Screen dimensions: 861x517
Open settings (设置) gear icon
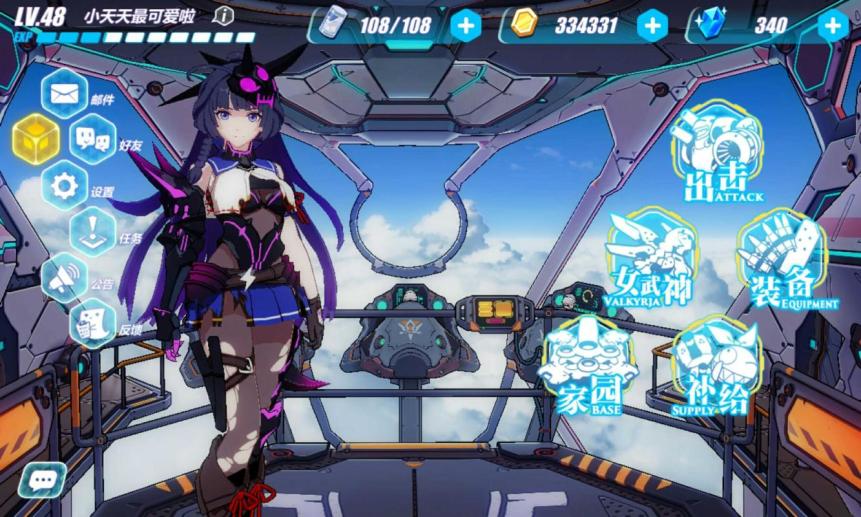65,186
